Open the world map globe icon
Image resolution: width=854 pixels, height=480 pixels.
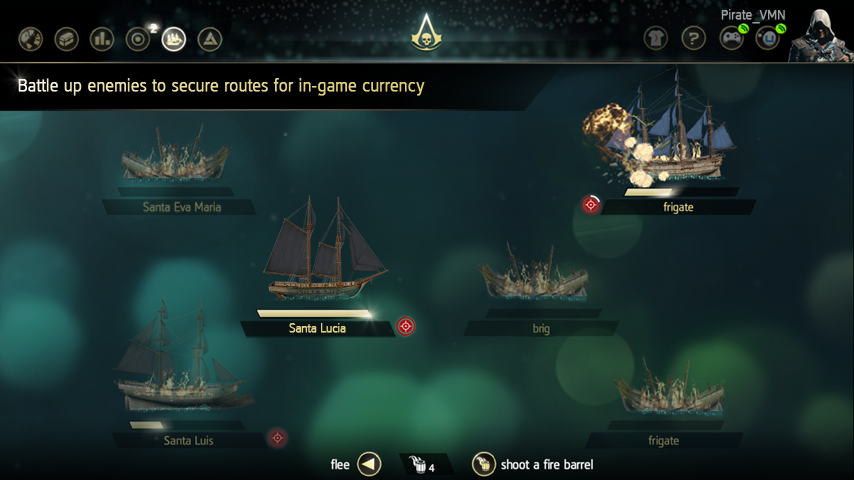point(30,39)
